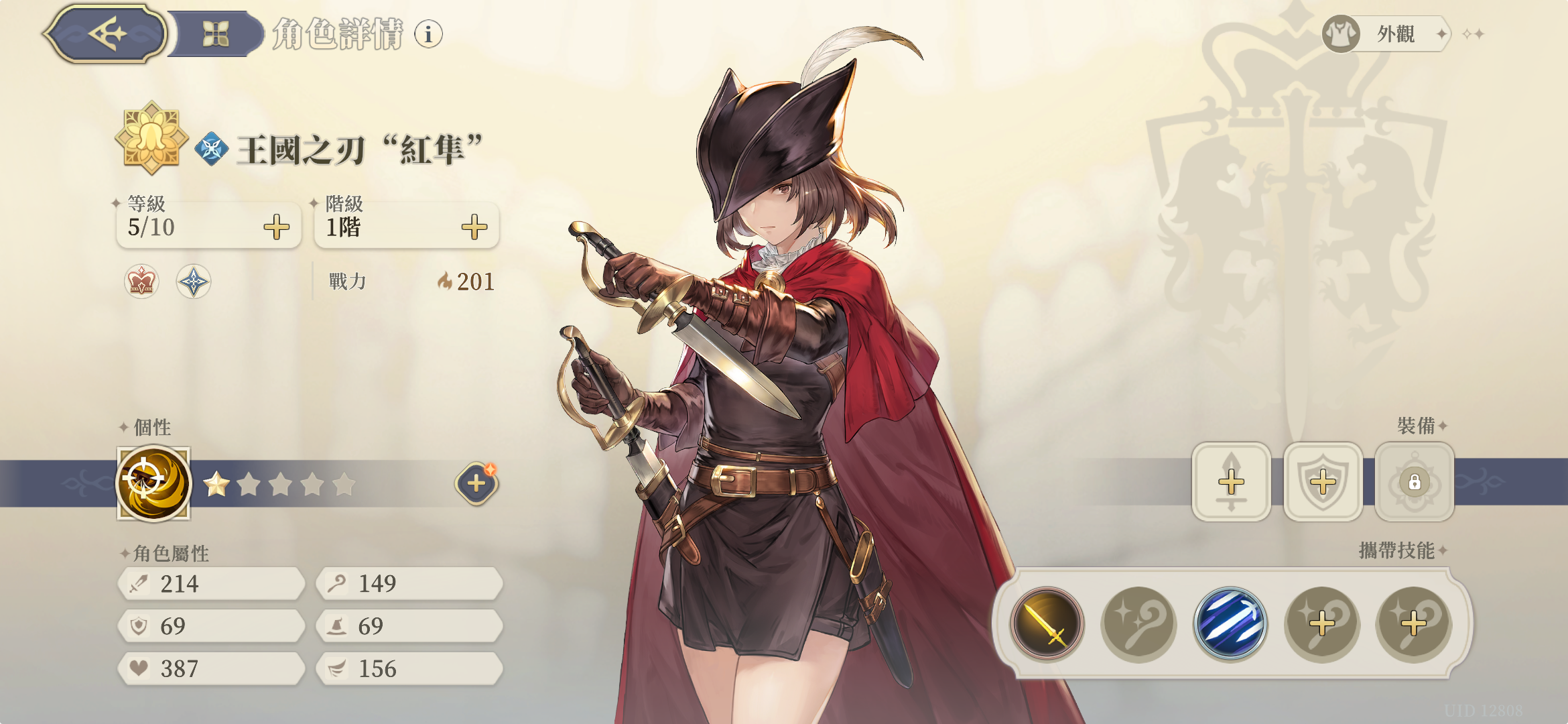Tap the hexagonal plus to upgrade personality
The image size is (1568, 724).
(476, 483)
